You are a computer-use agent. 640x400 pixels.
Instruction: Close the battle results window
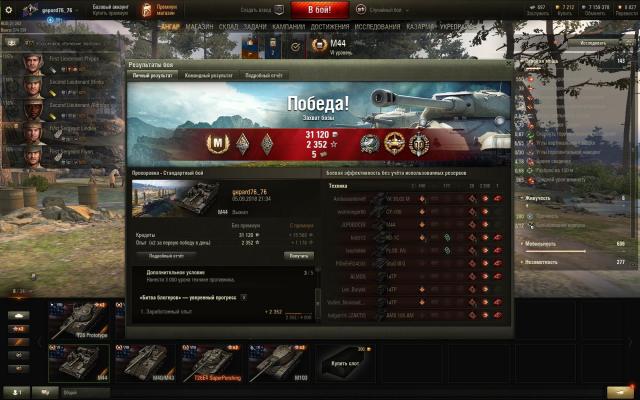pyautogui.click(x=507, y=64)
